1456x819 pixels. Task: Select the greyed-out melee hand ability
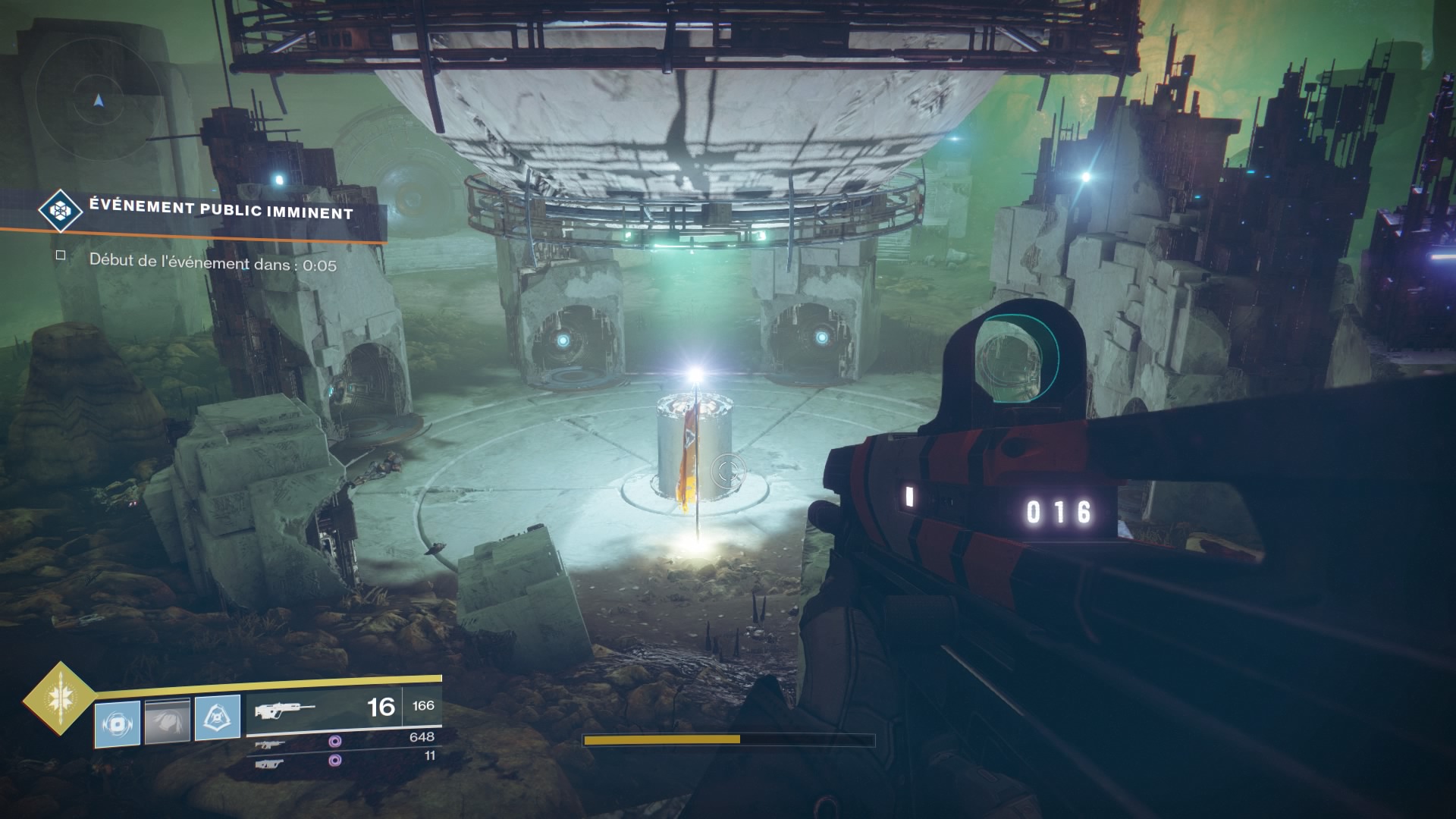[x=168, y=720]
